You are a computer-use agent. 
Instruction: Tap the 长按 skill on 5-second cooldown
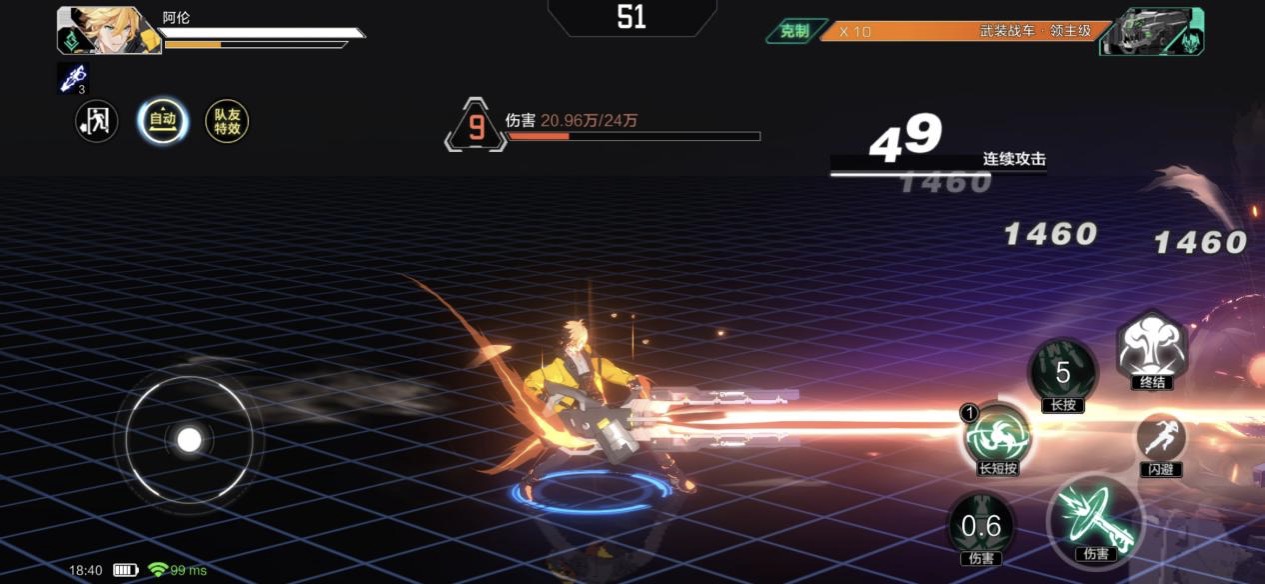point(1062,372)
